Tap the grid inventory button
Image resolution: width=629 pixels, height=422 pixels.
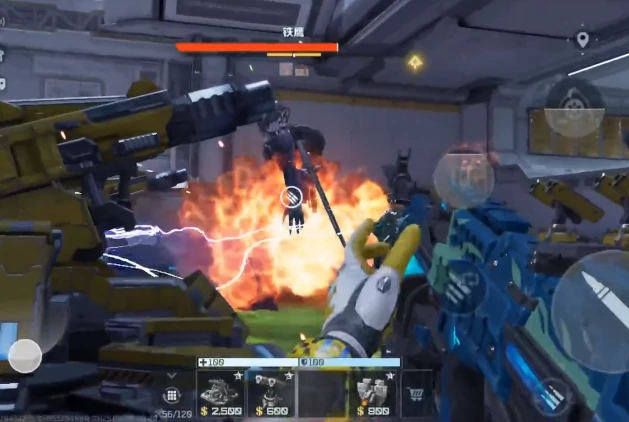pos(170,395)
